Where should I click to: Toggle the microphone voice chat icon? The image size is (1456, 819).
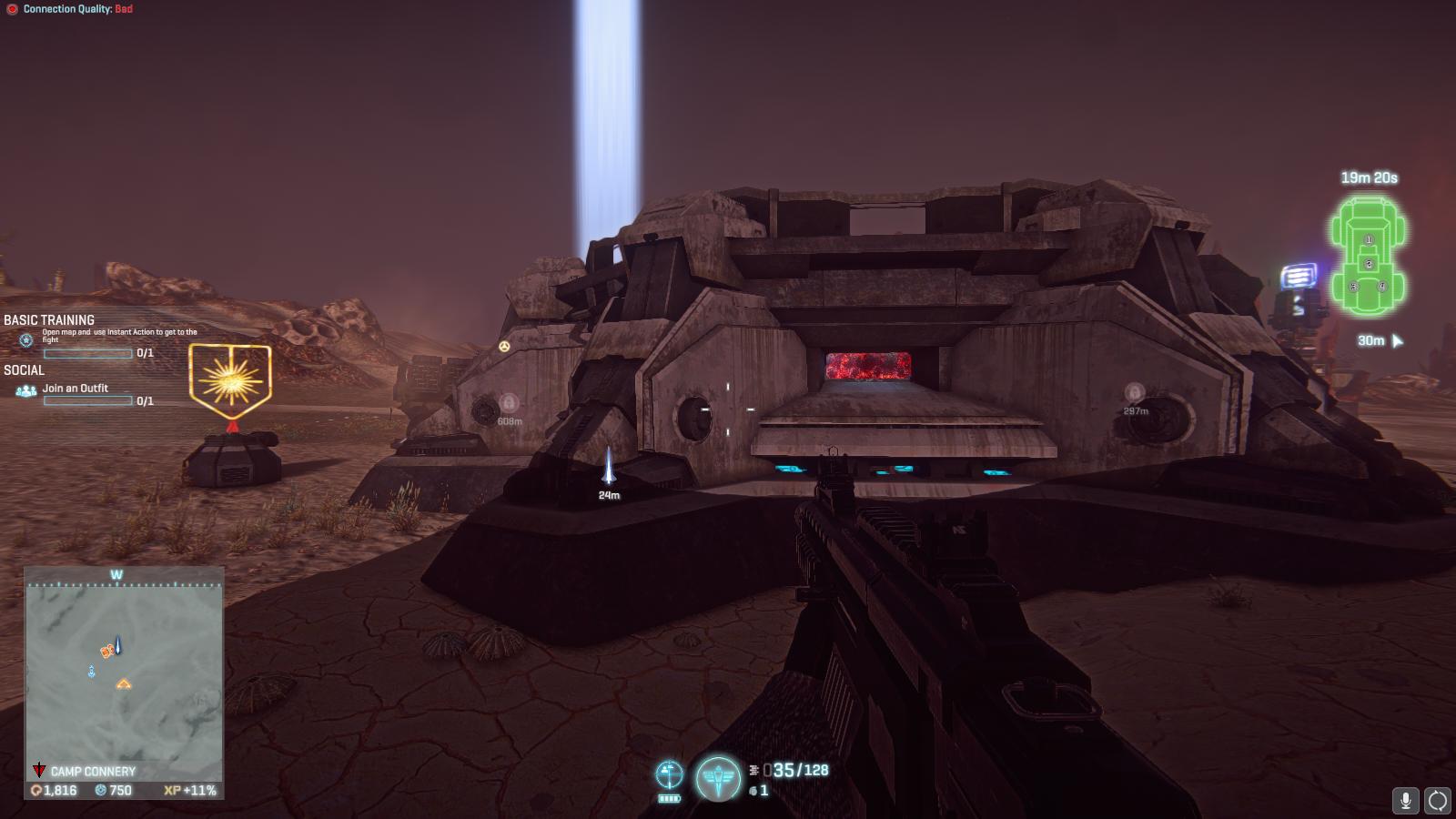pos(1405,800)
